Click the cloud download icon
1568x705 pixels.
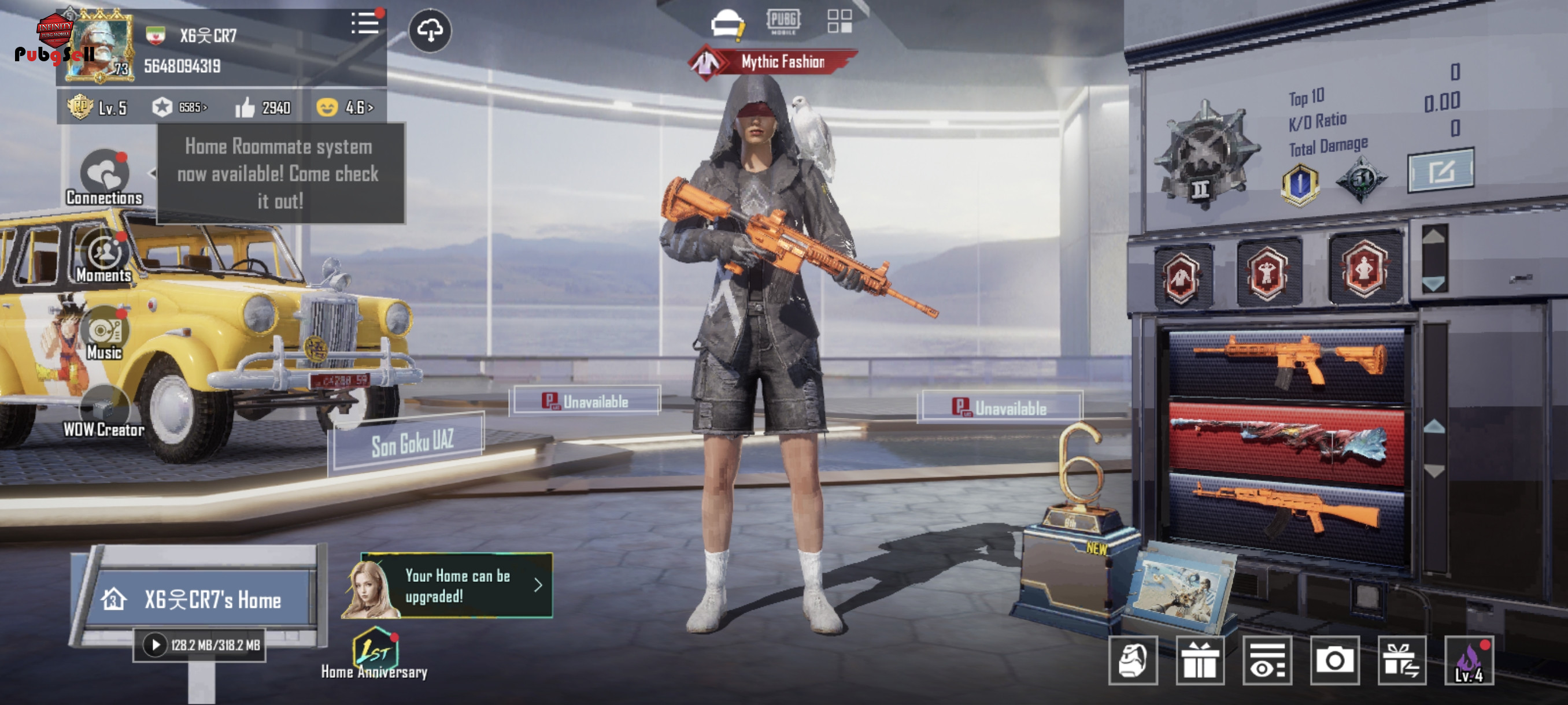[430, 31]
